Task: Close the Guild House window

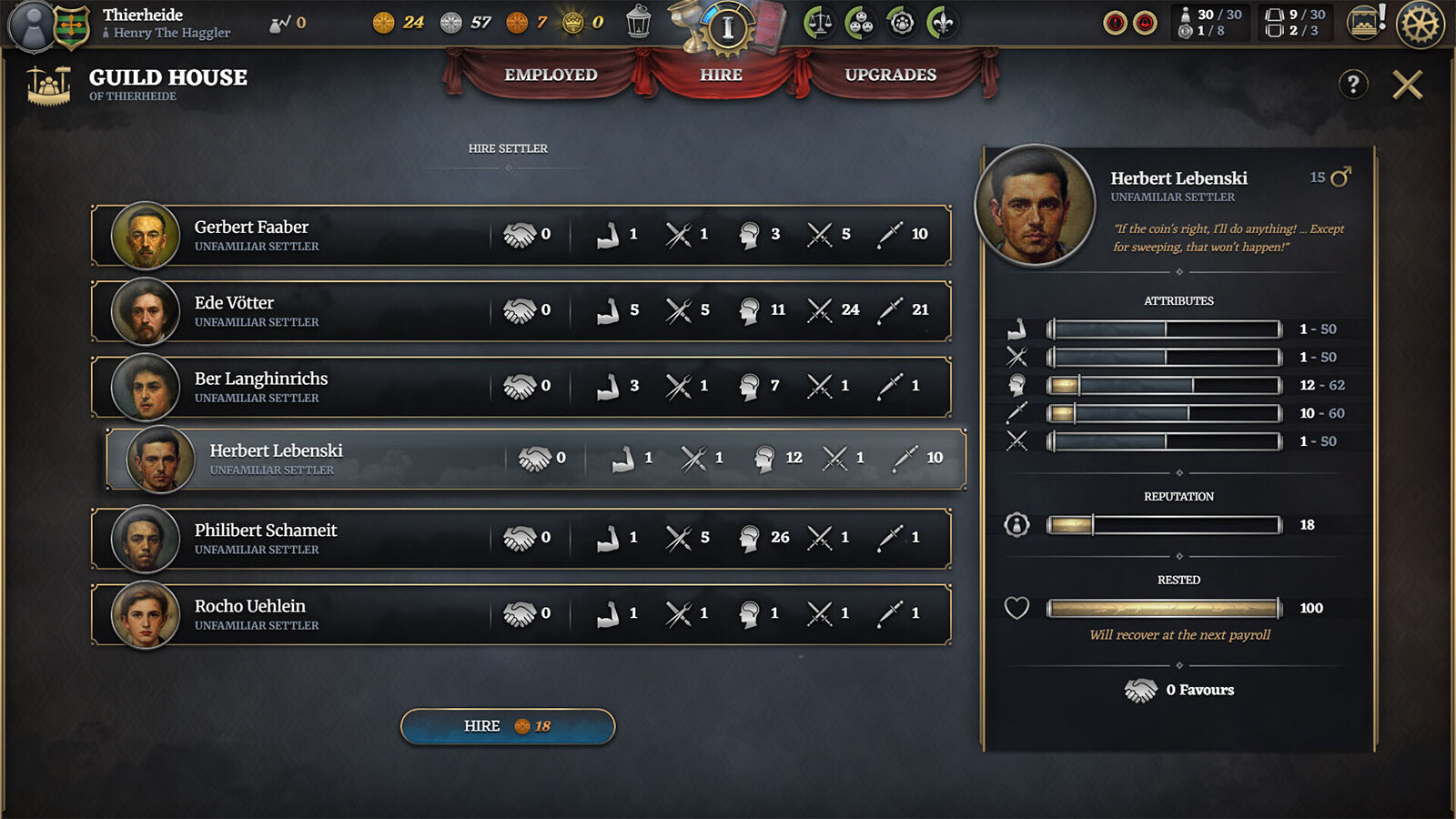Action: (1407, 85)
